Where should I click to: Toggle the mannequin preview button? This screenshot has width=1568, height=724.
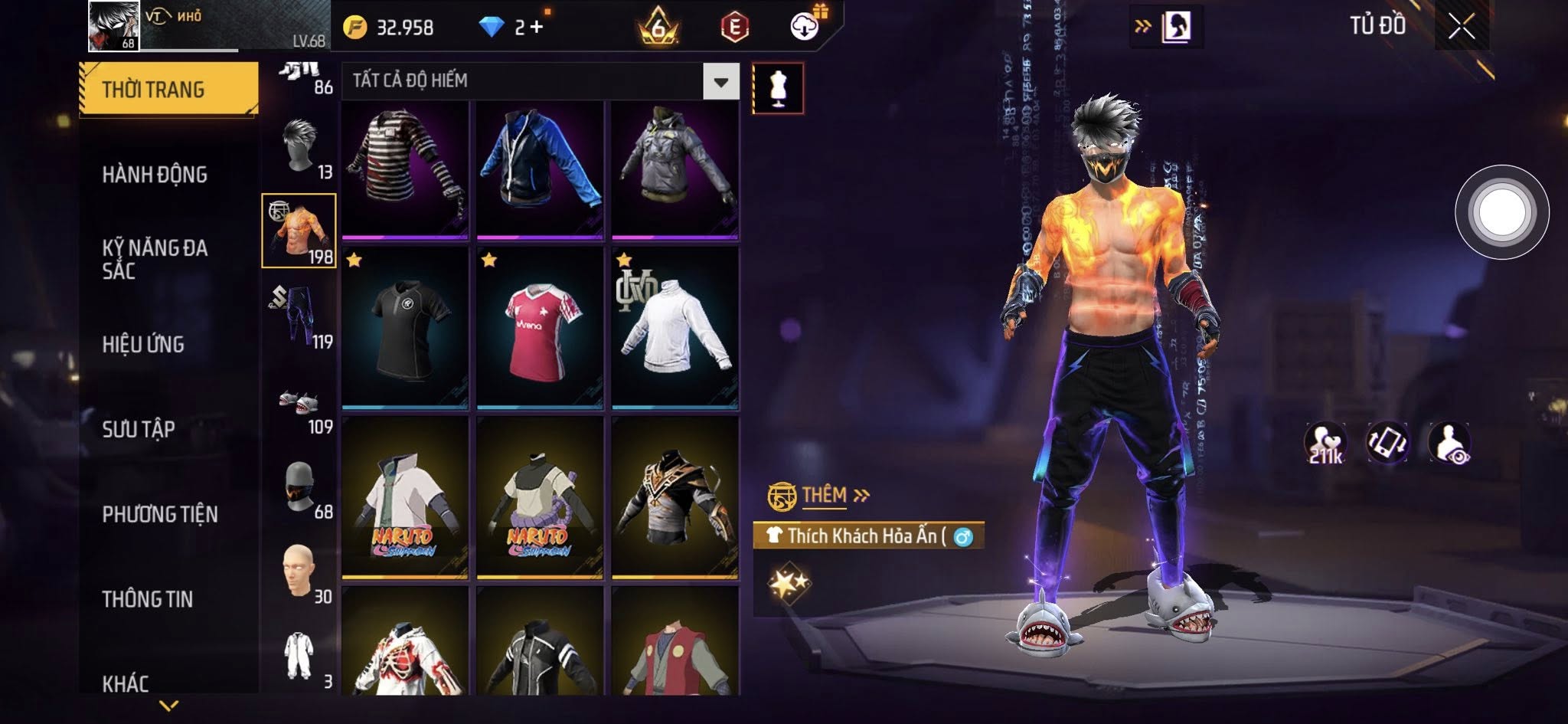pyautogui.click(x=778, y=88)
